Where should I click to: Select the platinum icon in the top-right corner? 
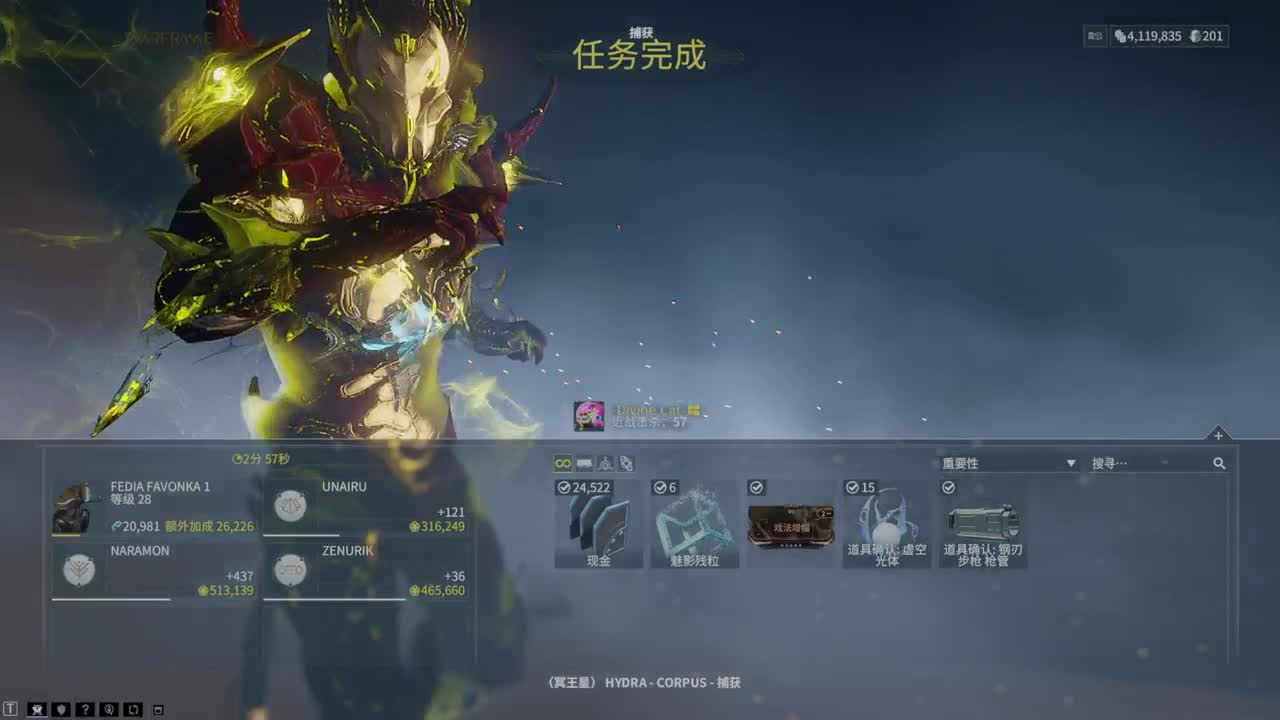pos(1195,36)
